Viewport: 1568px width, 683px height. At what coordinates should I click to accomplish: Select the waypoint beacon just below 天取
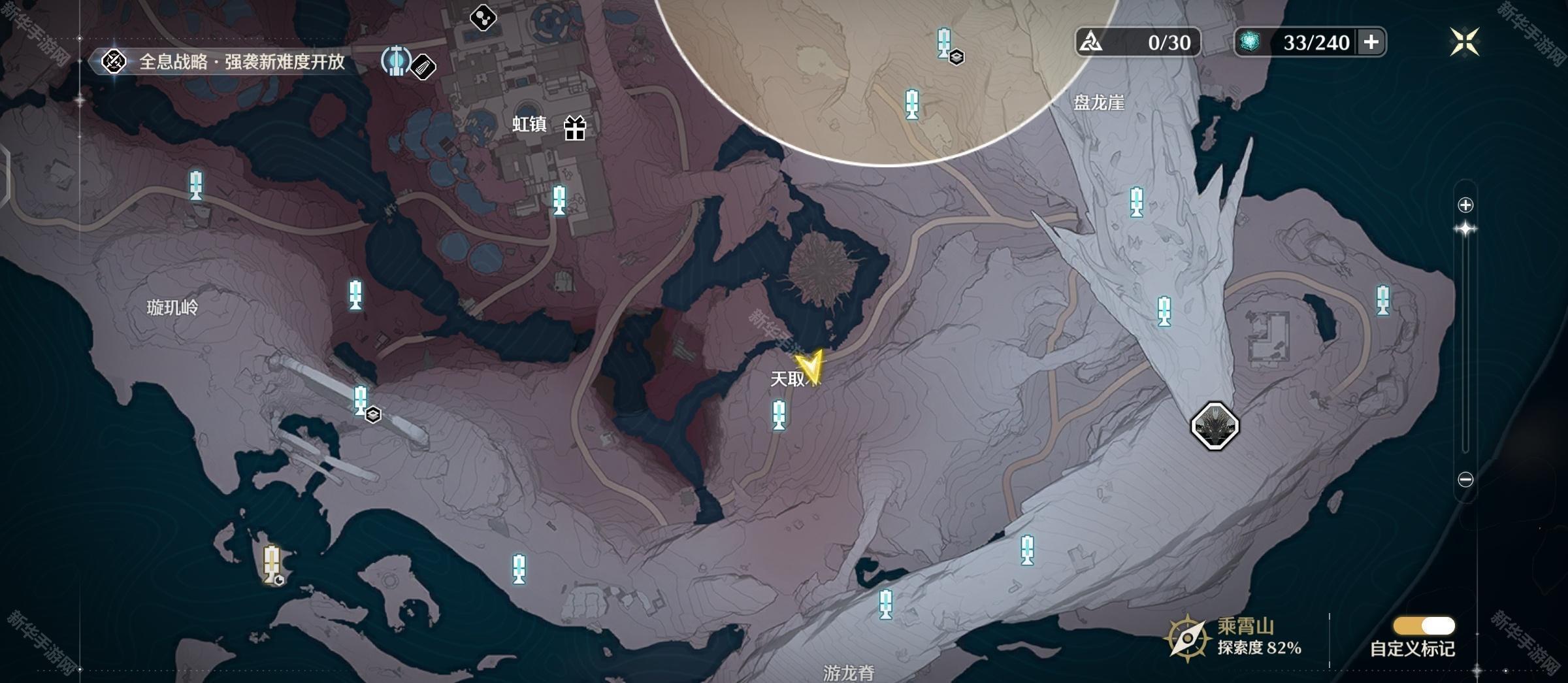pyautogui.click(x=779, y=415)
